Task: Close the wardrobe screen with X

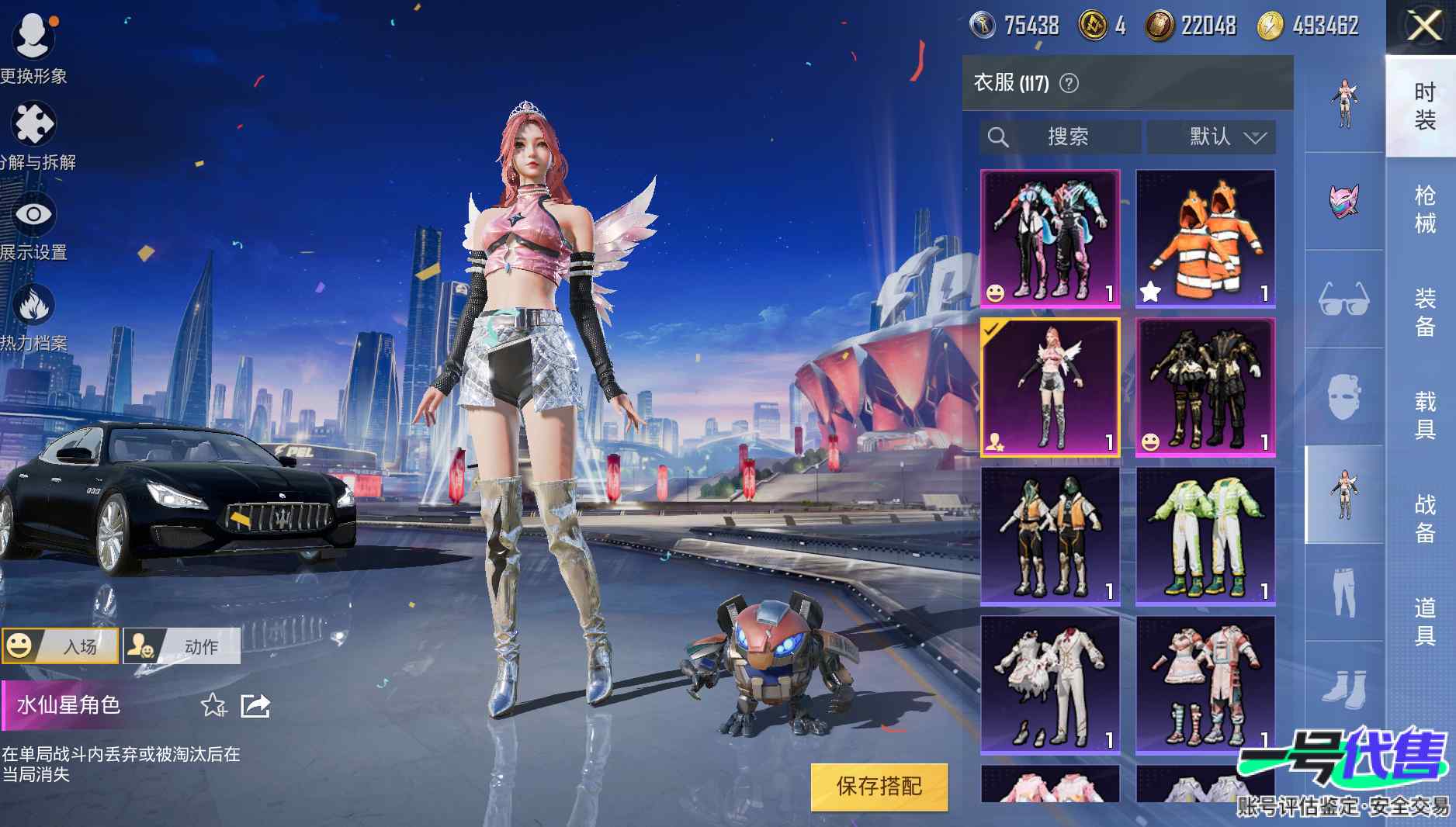Action: [x=1424, y=27]
